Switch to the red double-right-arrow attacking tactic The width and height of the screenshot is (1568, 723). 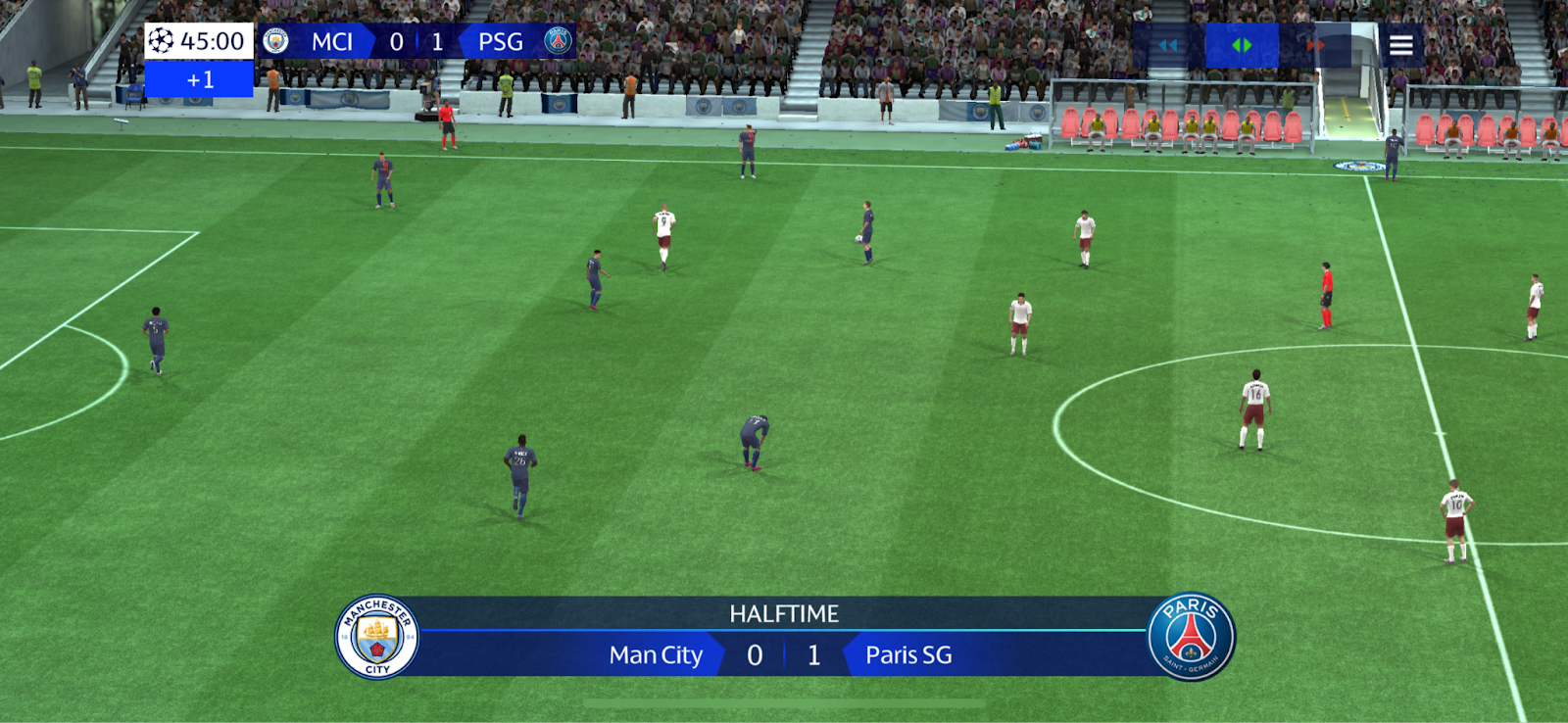(1316, 45)
